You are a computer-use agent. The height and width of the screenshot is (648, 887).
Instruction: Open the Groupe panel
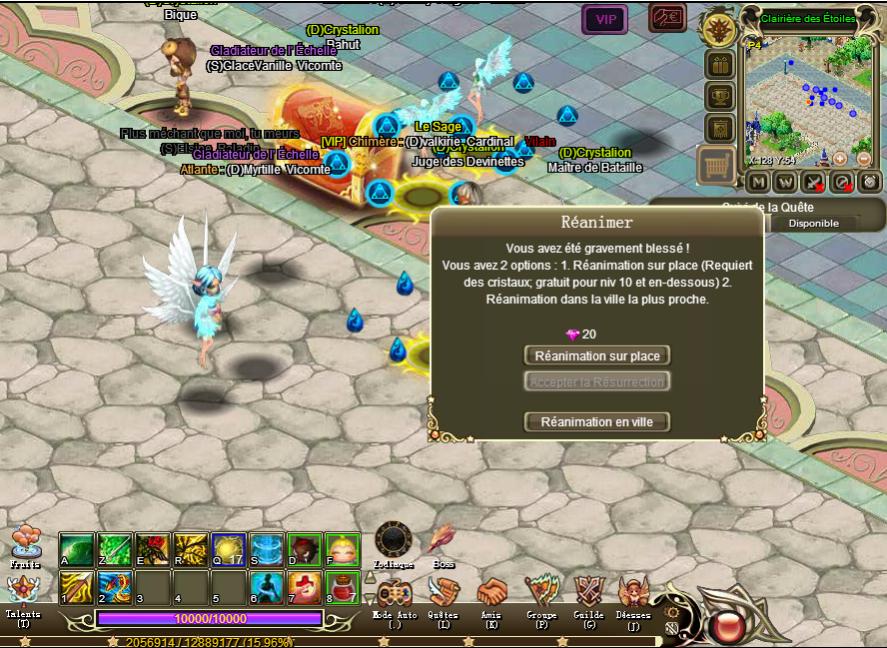coord(541,592)
